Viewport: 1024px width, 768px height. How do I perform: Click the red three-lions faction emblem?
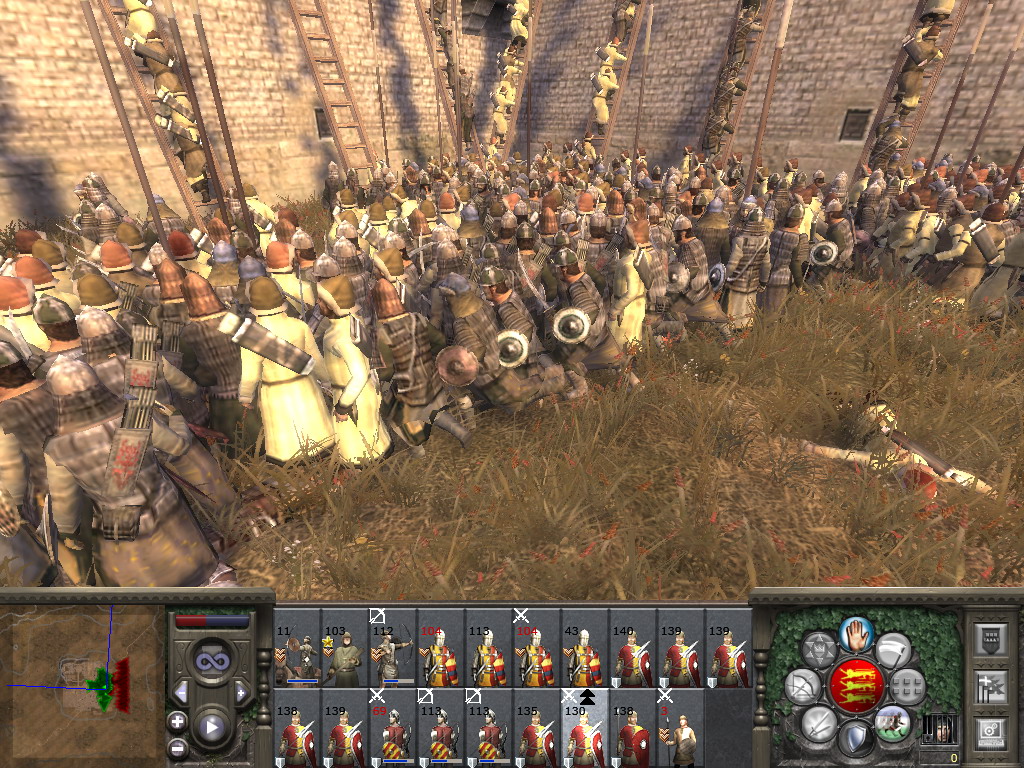coord(857,686)
